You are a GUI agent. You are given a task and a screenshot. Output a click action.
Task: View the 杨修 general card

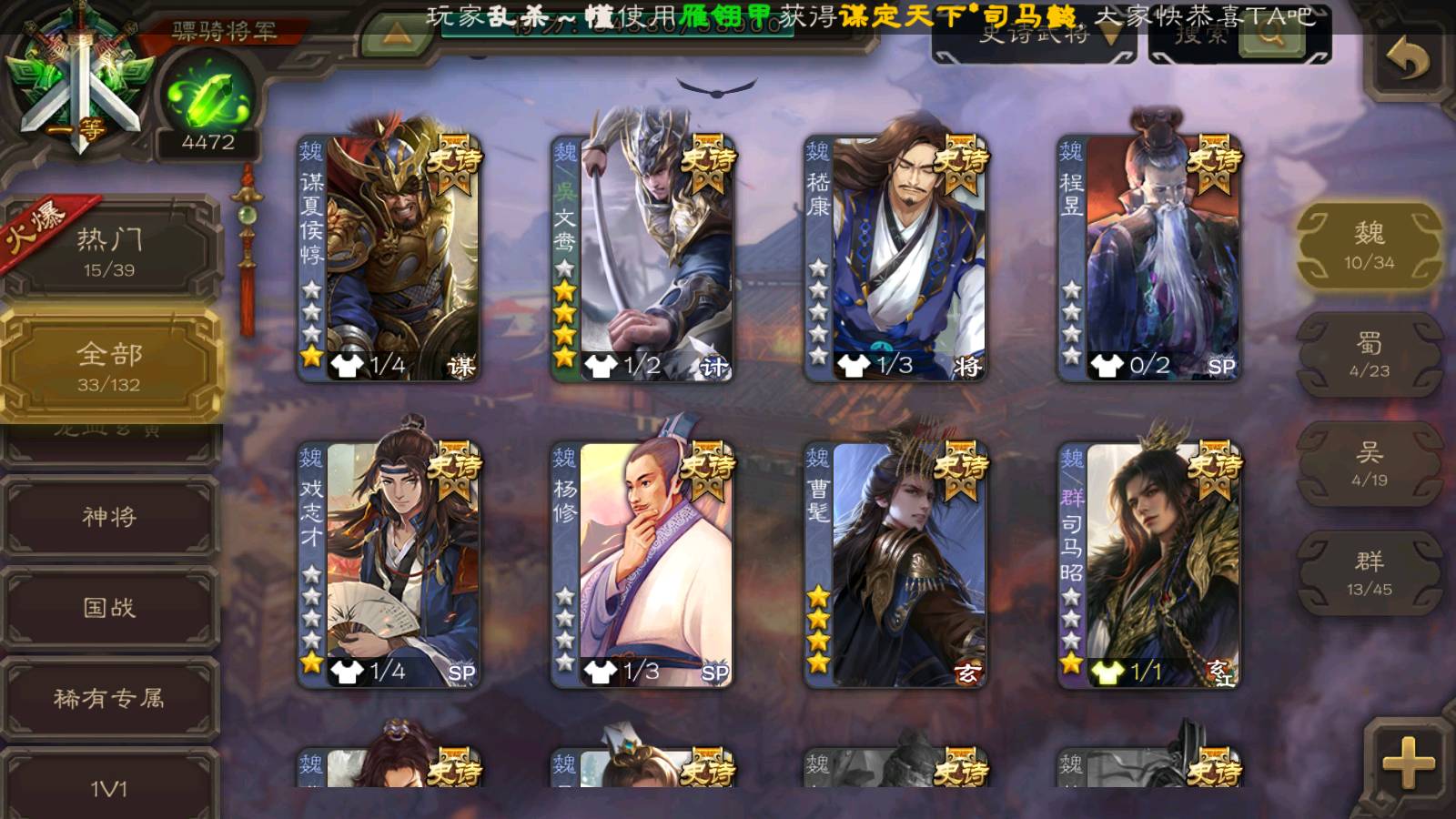pos(642,564)
